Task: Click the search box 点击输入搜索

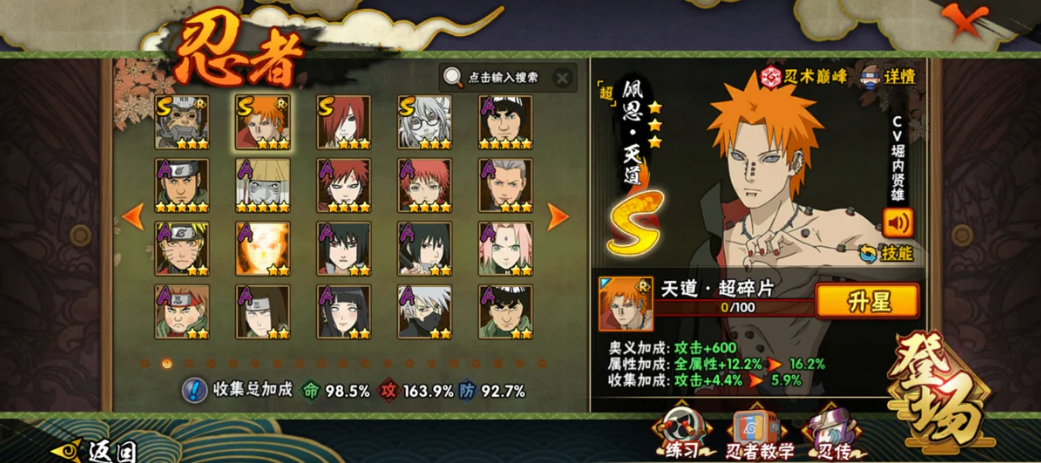Action: click(x=498, y=77)
